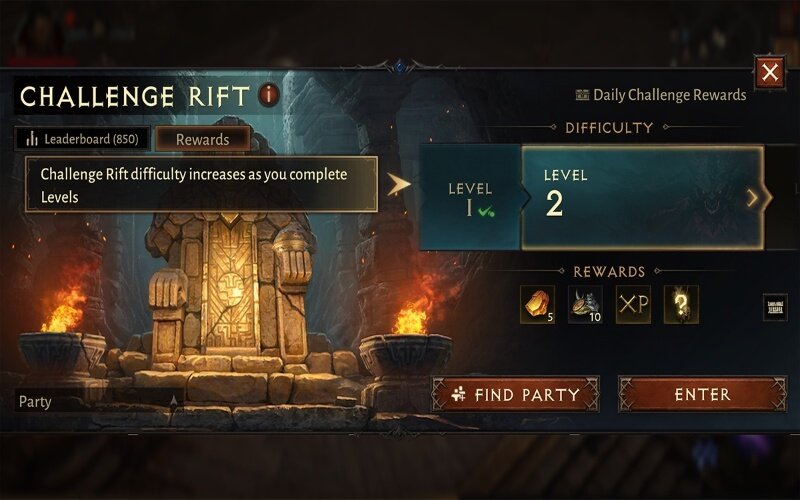Inspect the orange gem reward

click(x=537, y=304)
